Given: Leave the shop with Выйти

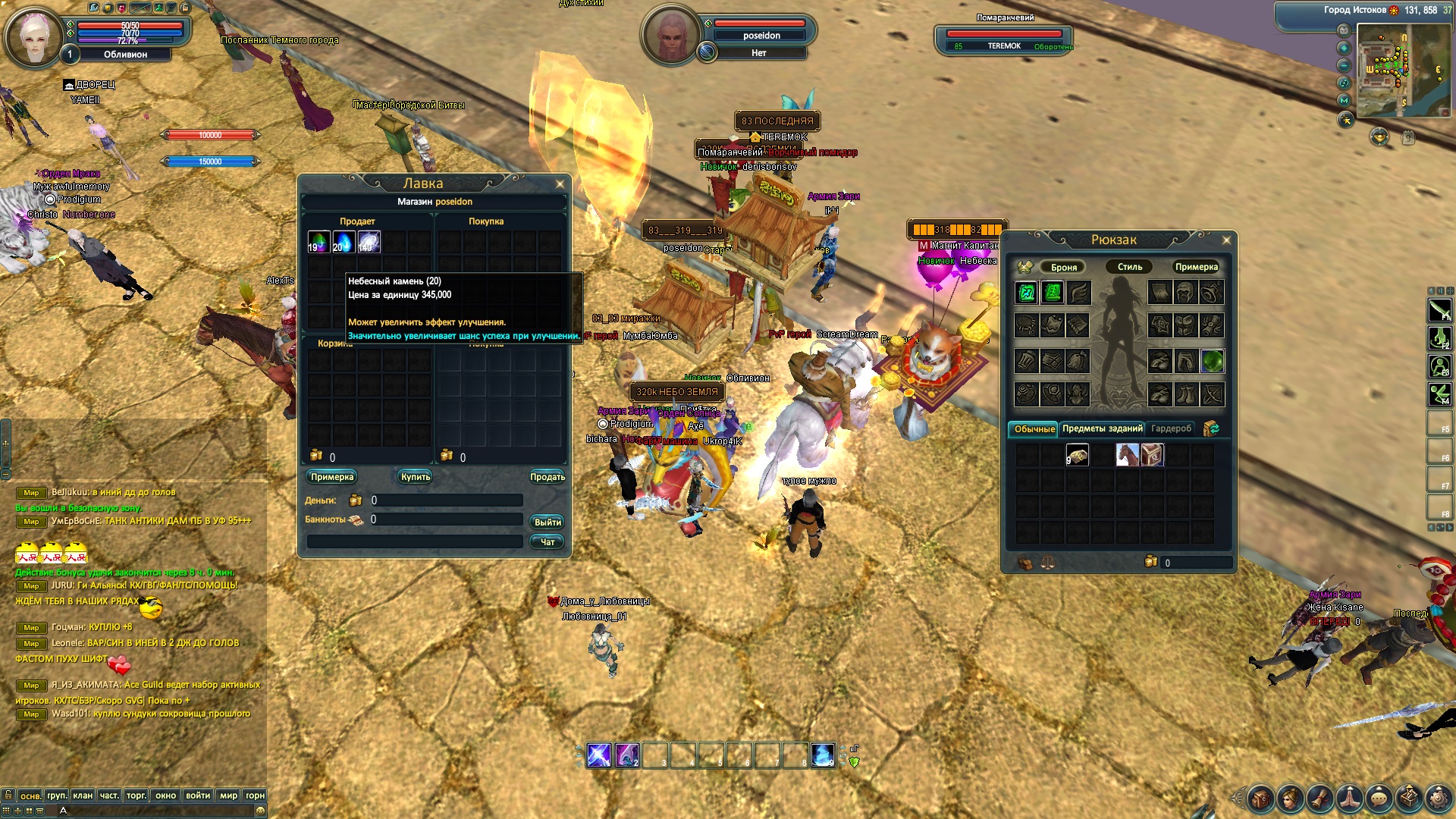Looking at the screenshot, I should [x=548, y=522].
